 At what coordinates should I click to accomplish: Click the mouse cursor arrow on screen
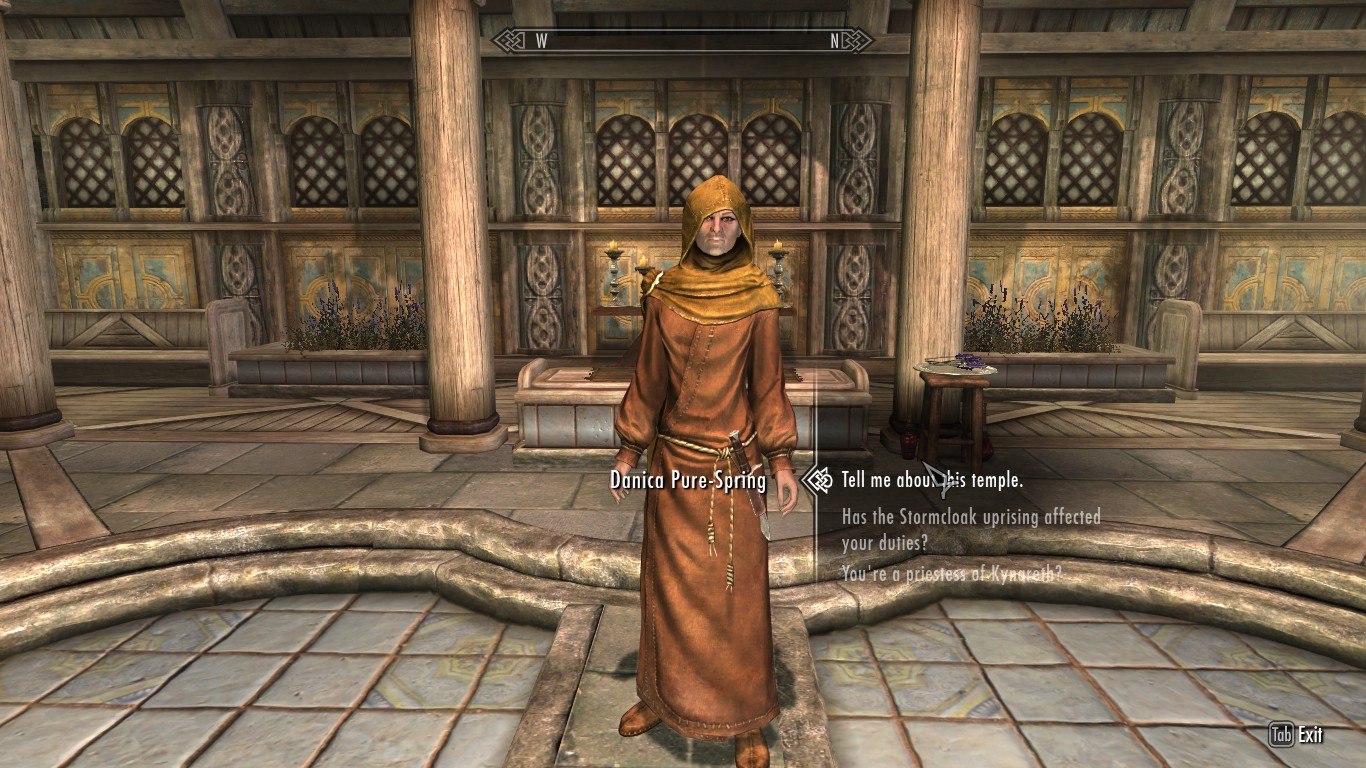(932, 477)
